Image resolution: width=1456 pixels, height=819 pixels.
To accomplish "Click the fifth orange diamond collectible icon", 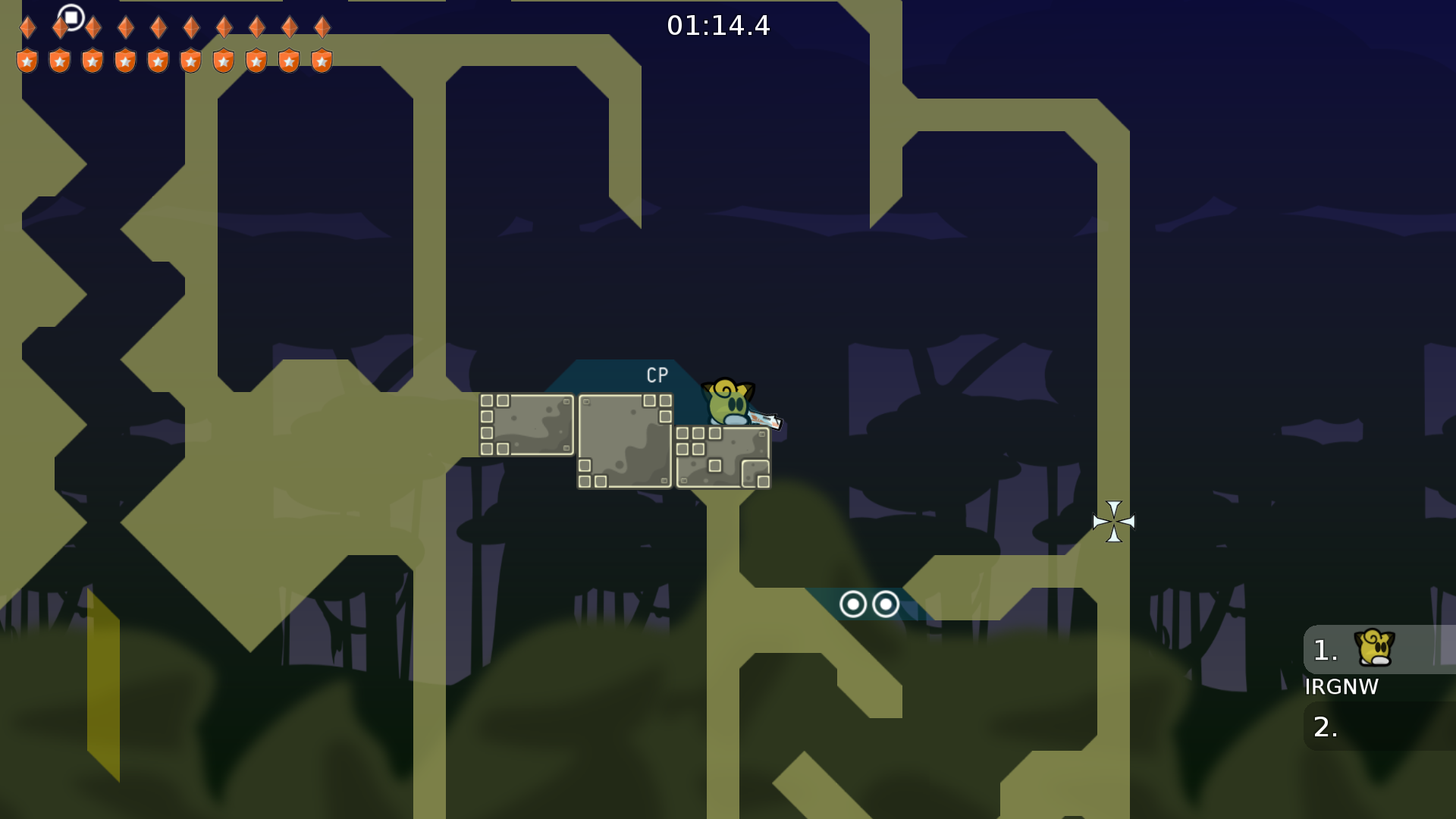I will [157, 27].
